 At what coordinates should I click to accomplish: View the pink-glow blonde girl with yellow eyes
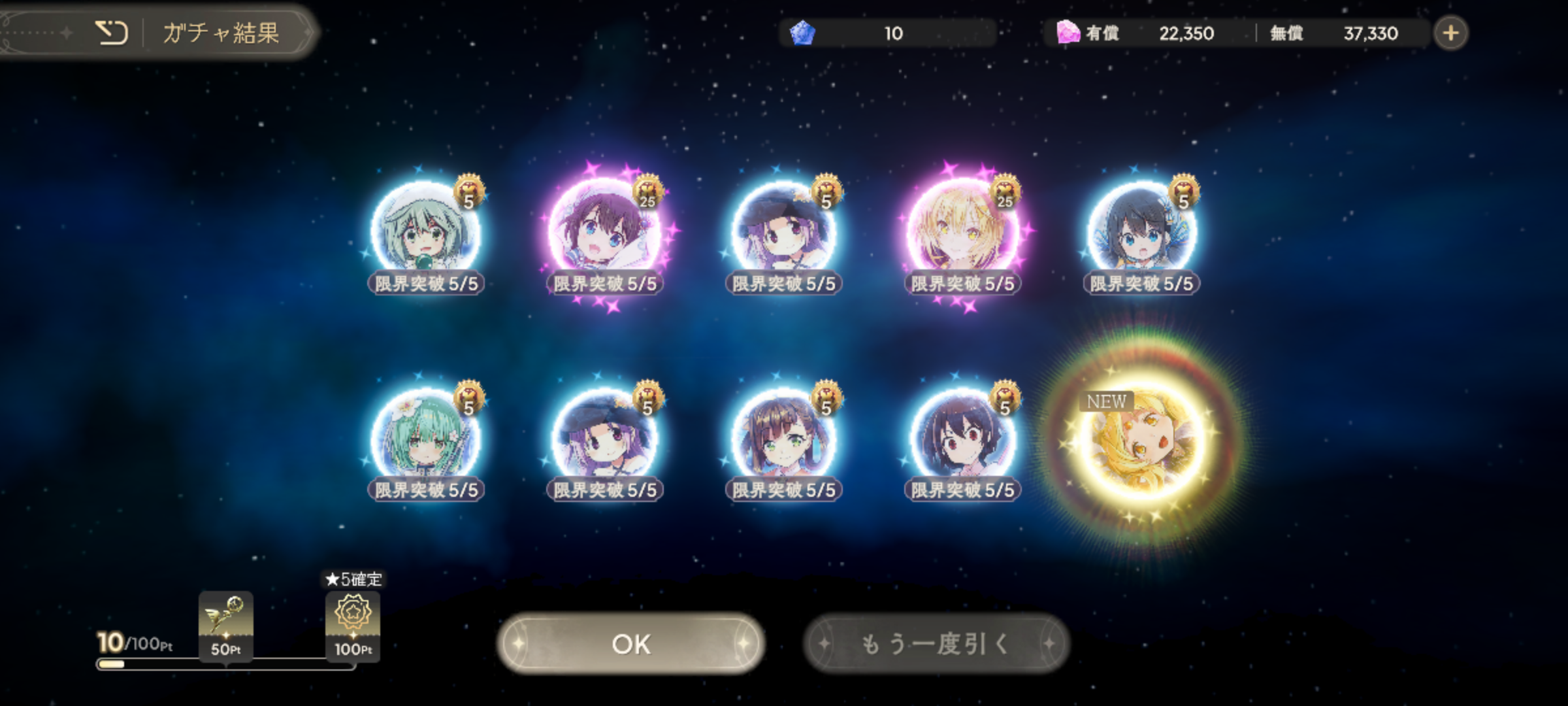[962, 233]
